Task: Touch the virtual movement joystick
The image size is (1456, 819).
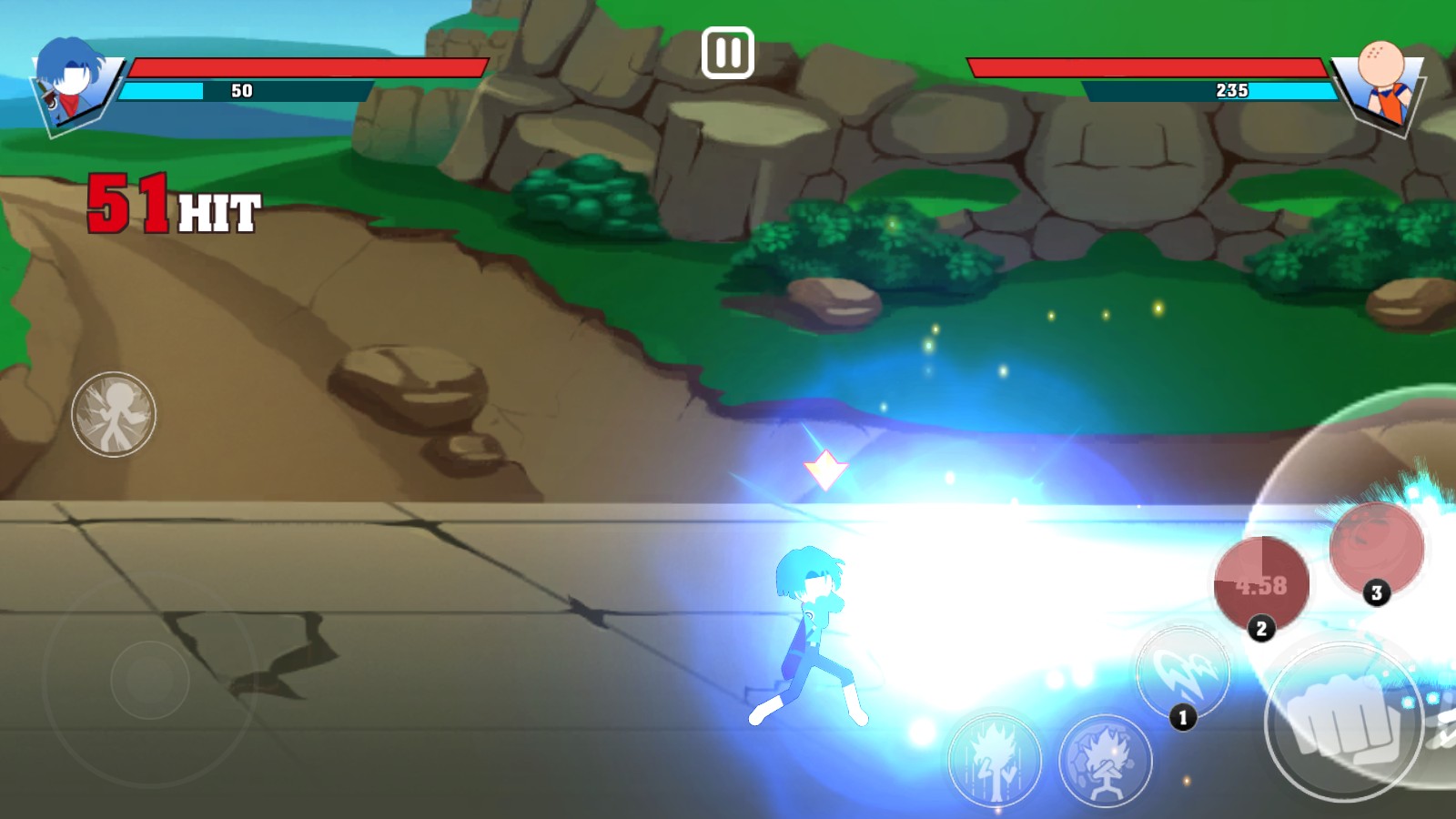Action: [x=150, y=679]
